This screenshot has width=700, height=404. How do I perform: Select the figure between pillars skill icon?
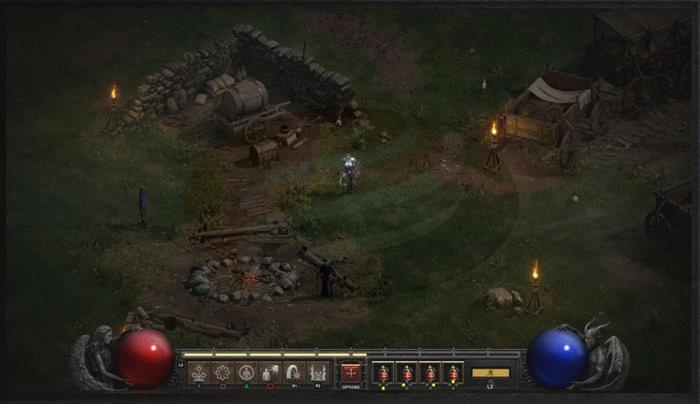click(317, 373)
